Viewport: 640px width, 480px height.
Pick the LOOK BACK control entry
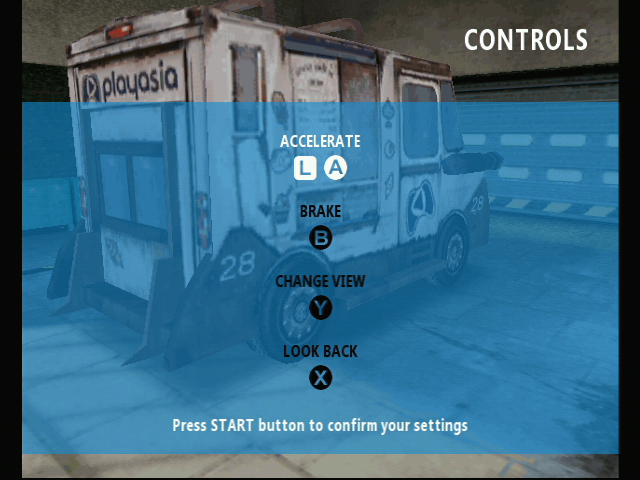click(x=320, y=352)
